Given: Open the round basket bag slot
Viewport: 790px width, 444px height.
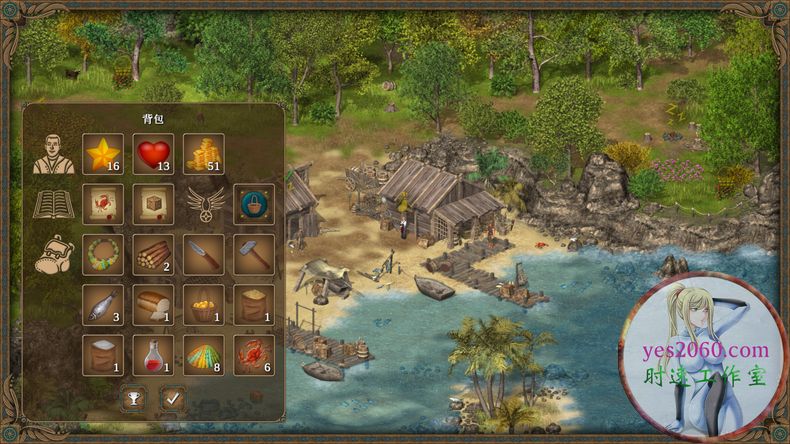Looking at the screenshot, I should [x=254, y=204].
